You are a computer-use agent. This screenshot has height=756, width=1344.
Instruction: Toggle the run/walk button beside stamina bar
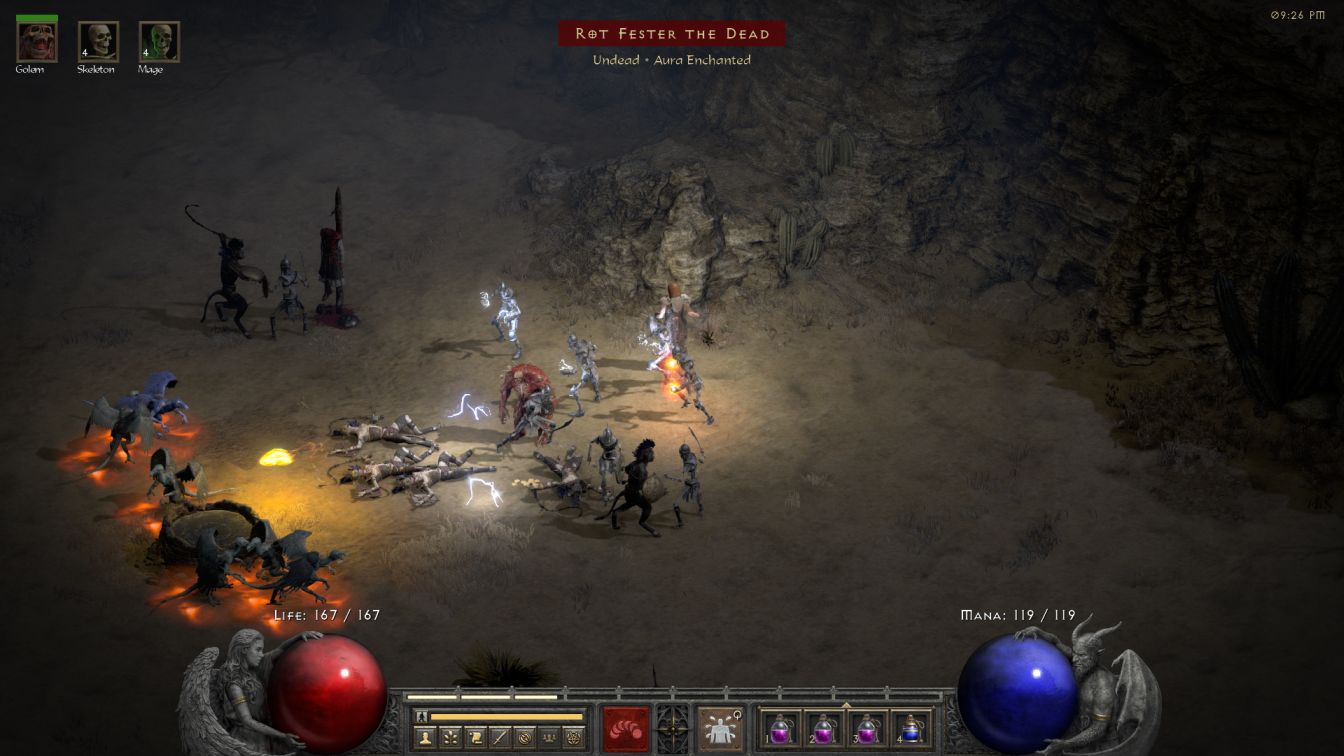423,716
